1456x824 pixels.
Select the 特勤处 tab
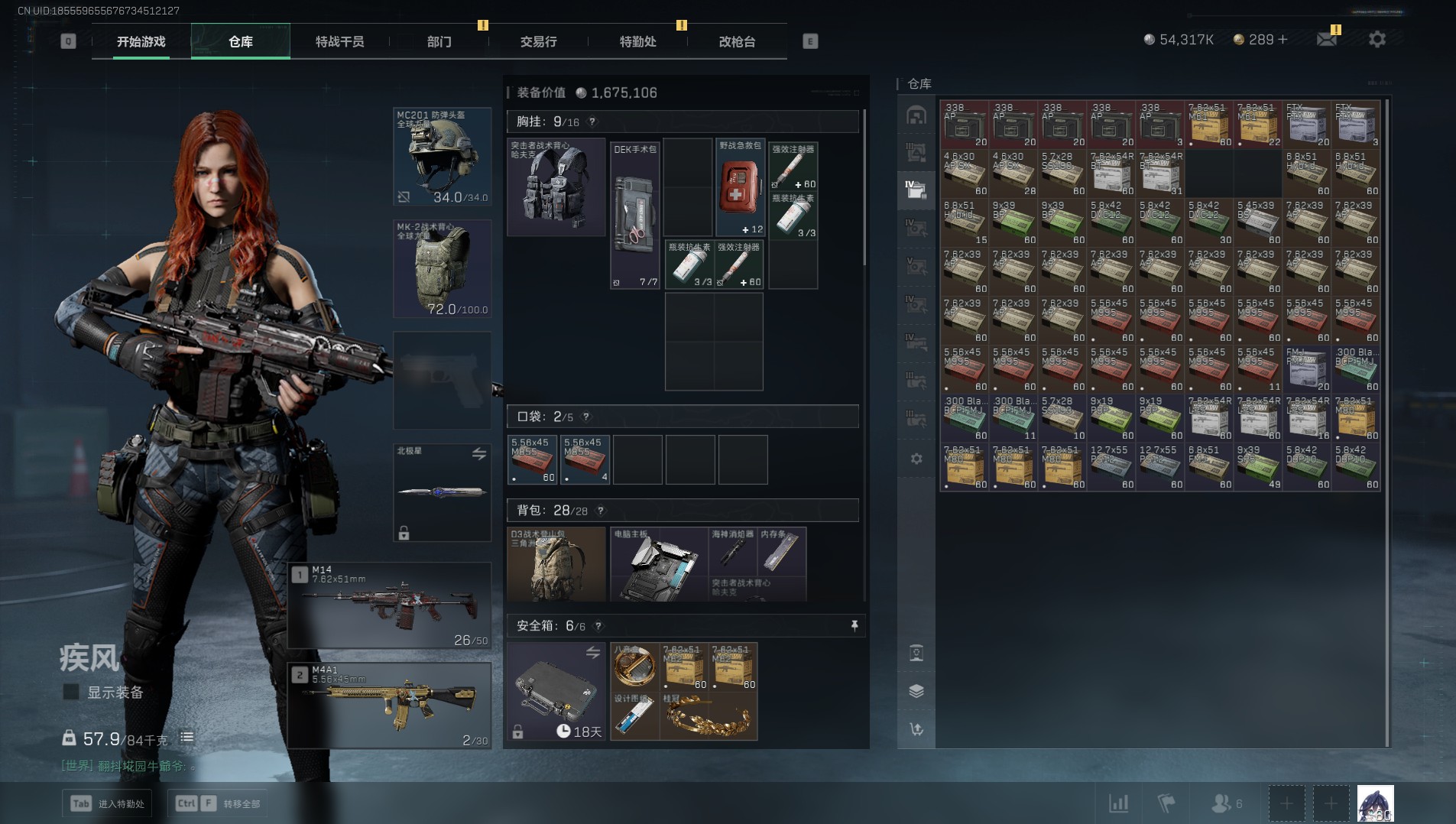point(637,41)
